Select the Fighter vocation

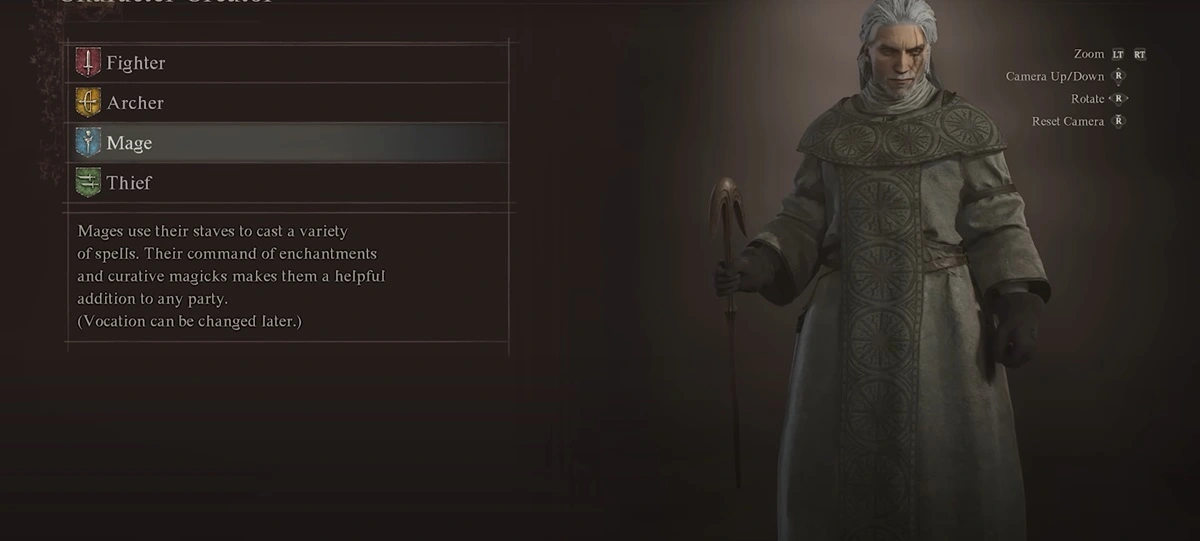(136, 63)
